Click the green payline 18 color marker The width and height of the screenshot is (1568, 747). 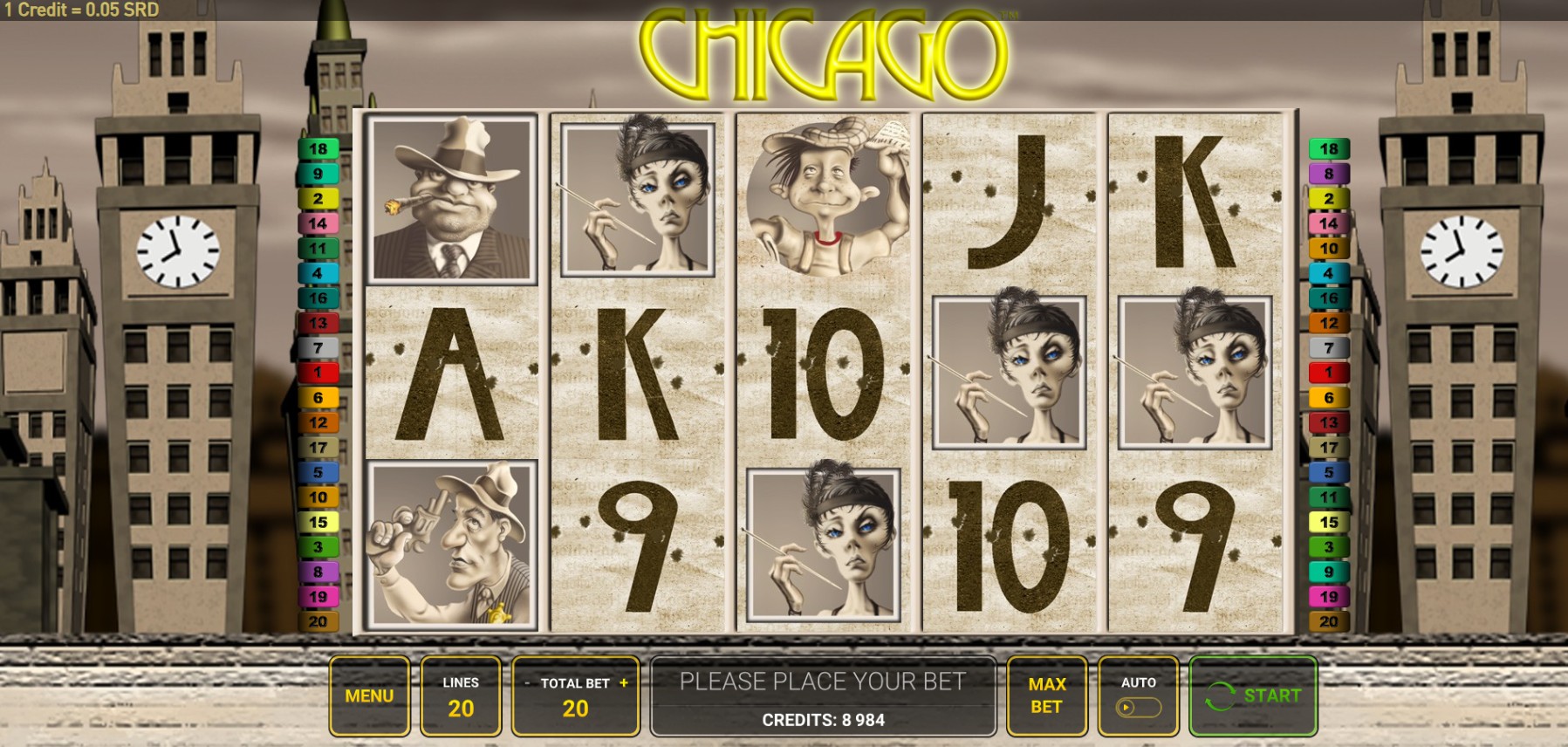318,149
